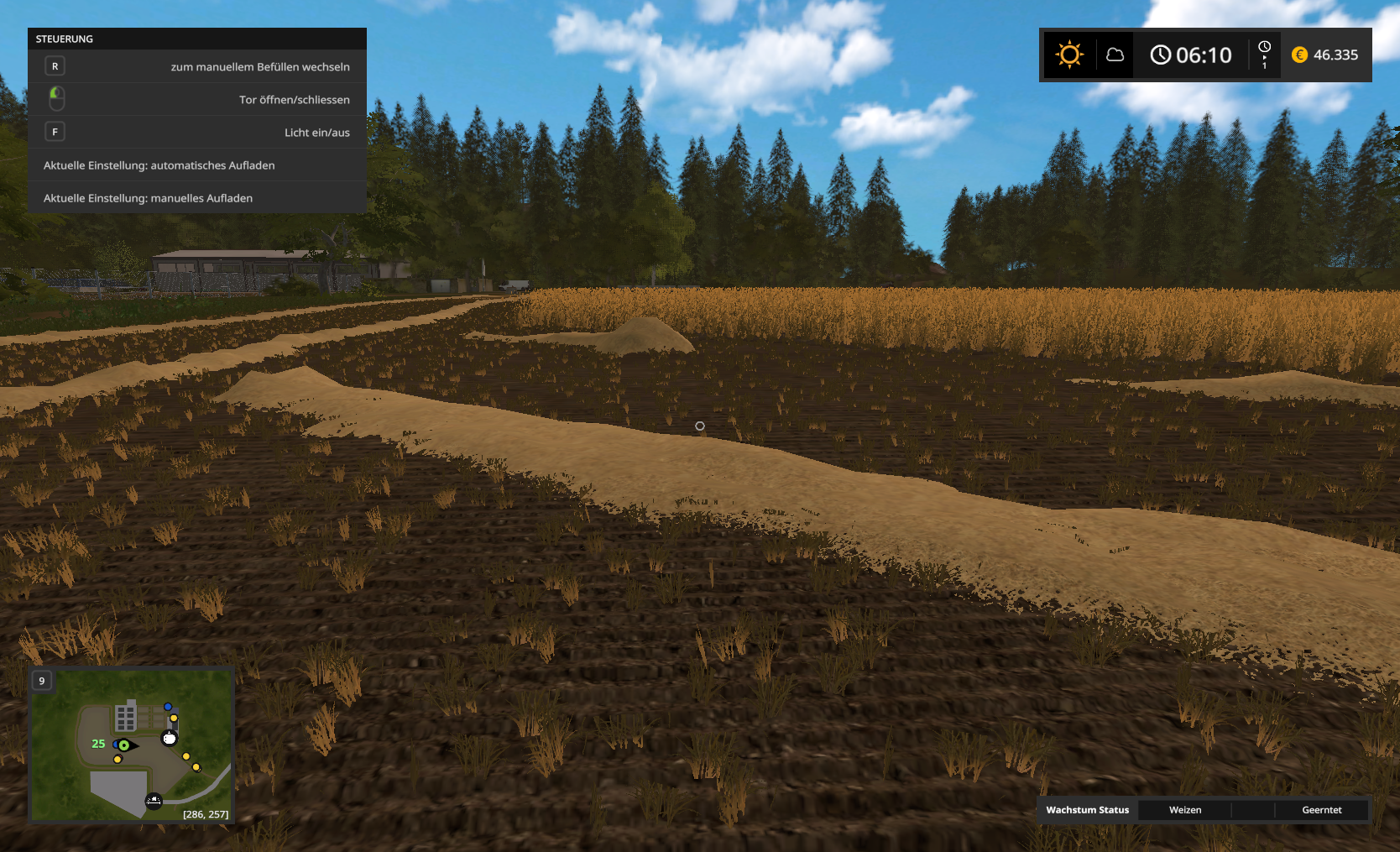Click the white round marker on minimap
Screen dimensions: 1400x852
170,739
